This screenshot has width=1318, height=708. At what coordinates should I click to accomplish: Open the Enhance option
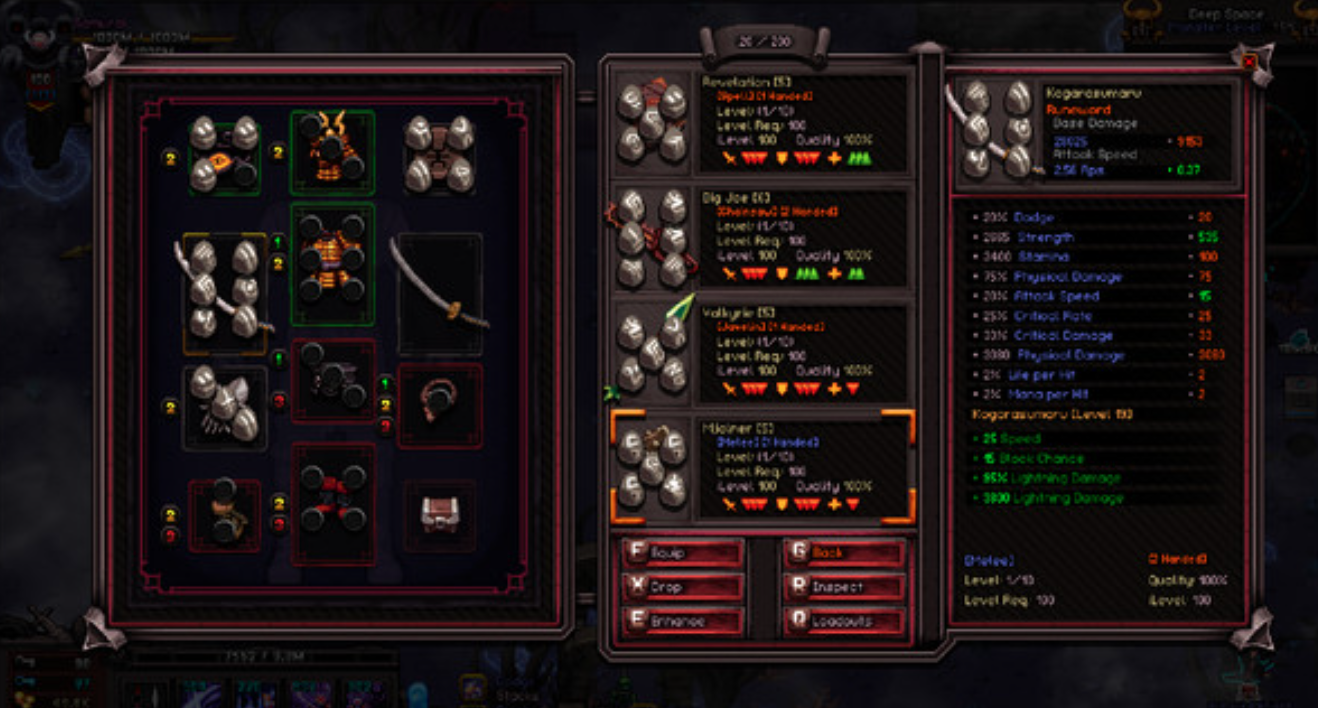tap(684, 621)
